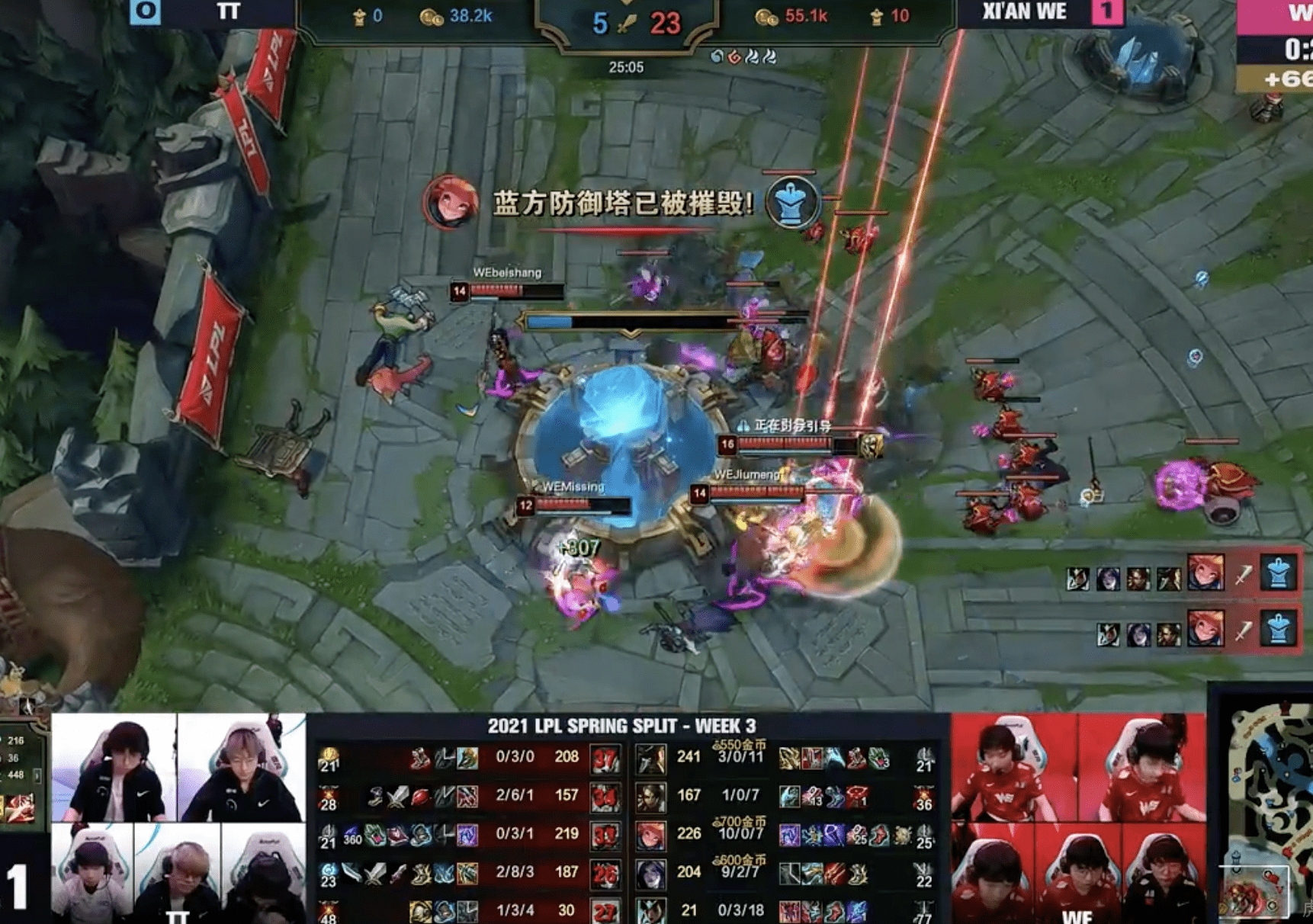Viewport: 1313px width, 924px height.
Task: Click the dead champion portrait showing respawn timer 34
Action: [605, 797]
